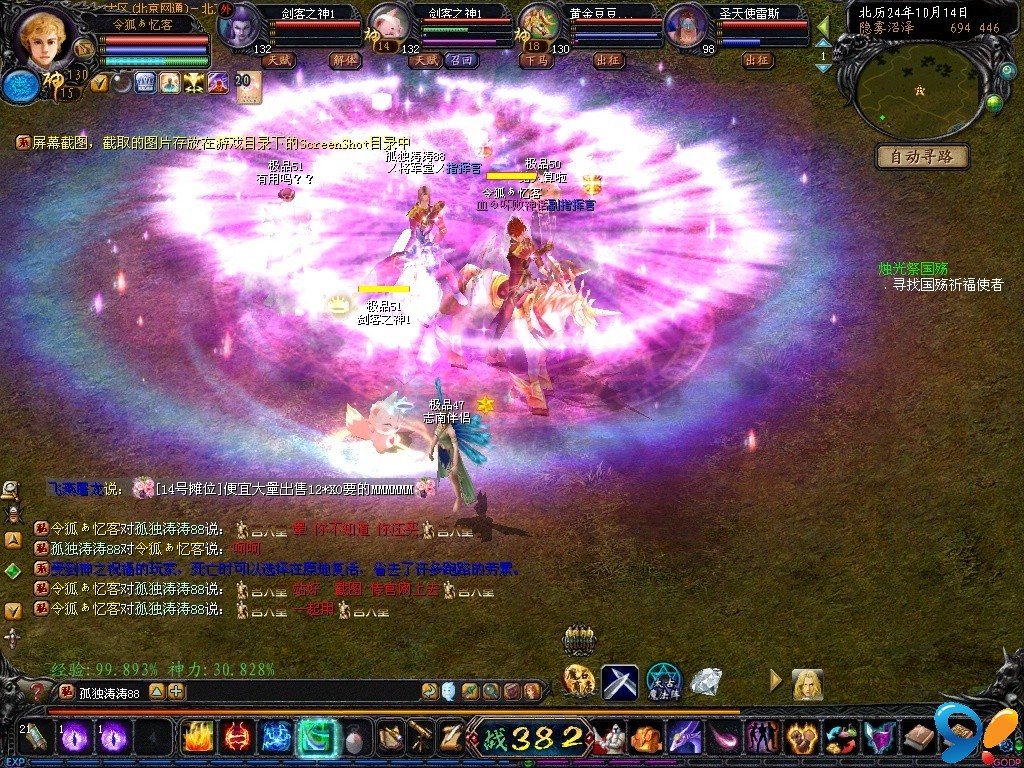Send out 圣天使雷斯 with its 出征 button

point(758,60)
